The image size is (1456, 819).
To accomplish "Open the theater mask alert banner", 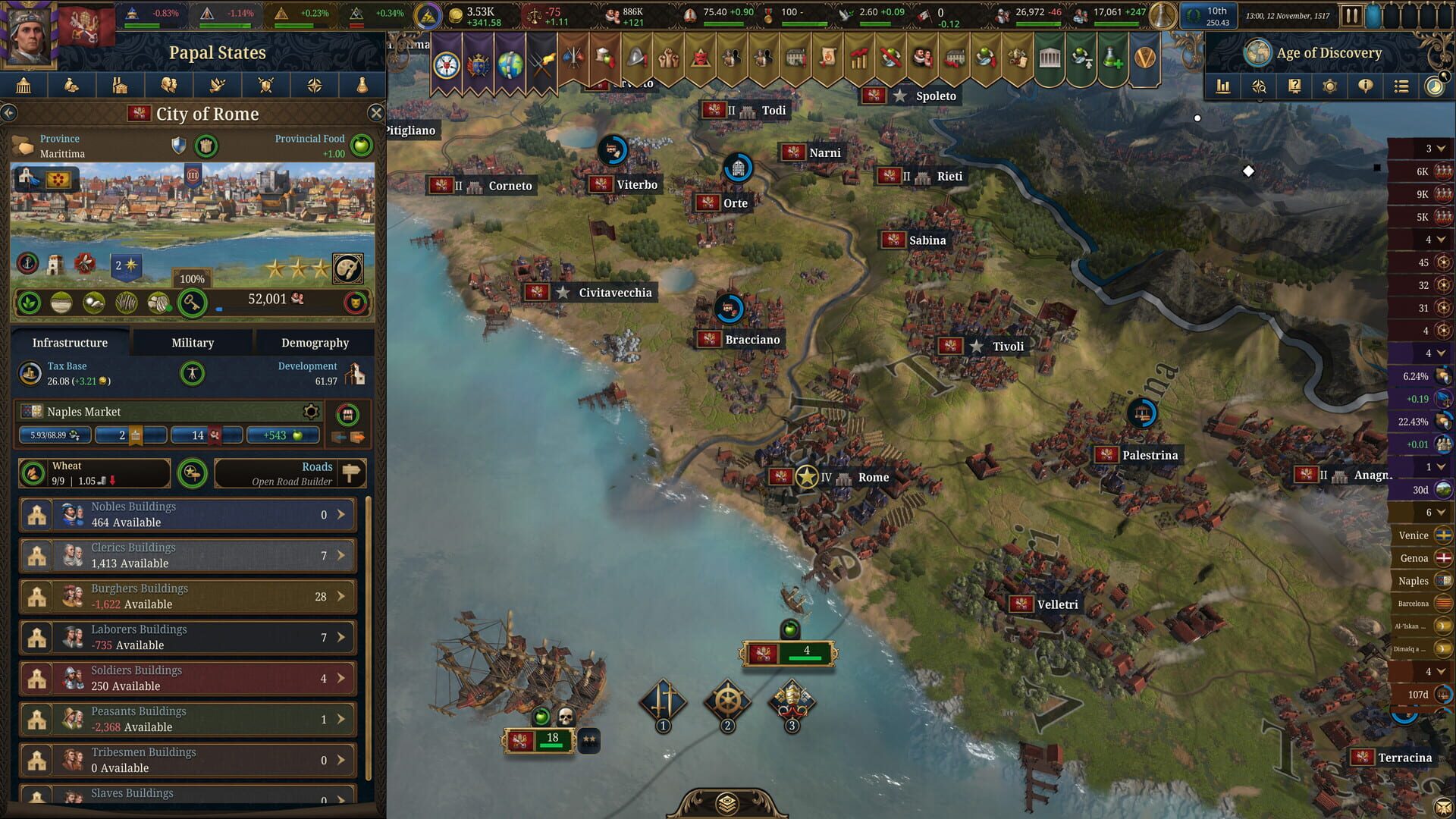I will tap(700, 57).
